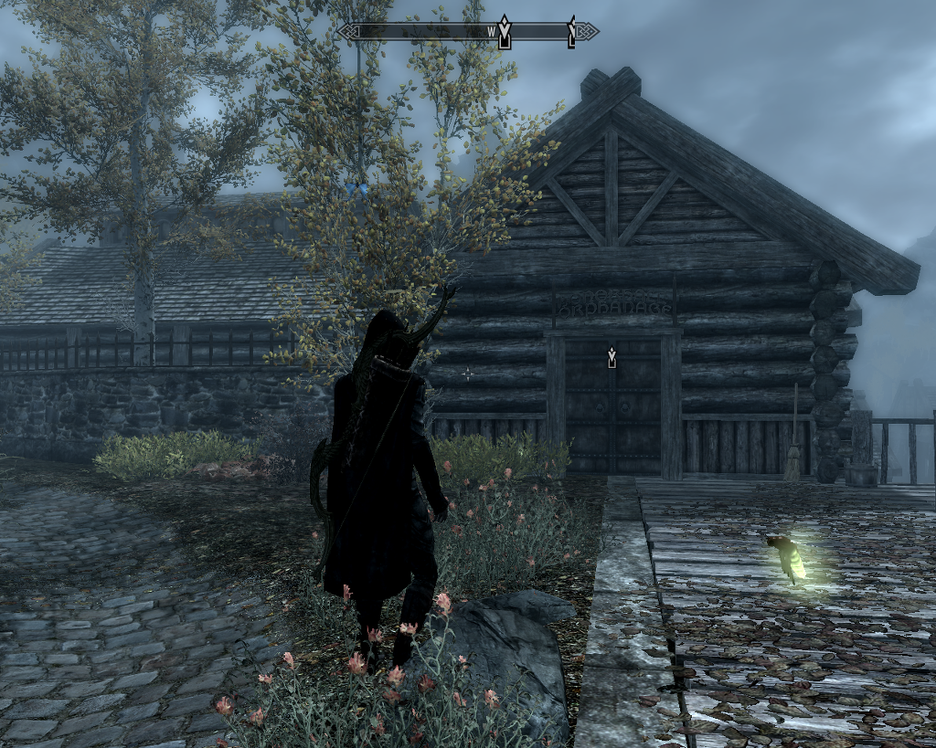Click the floating quest marker over the door

click(611, 357)
